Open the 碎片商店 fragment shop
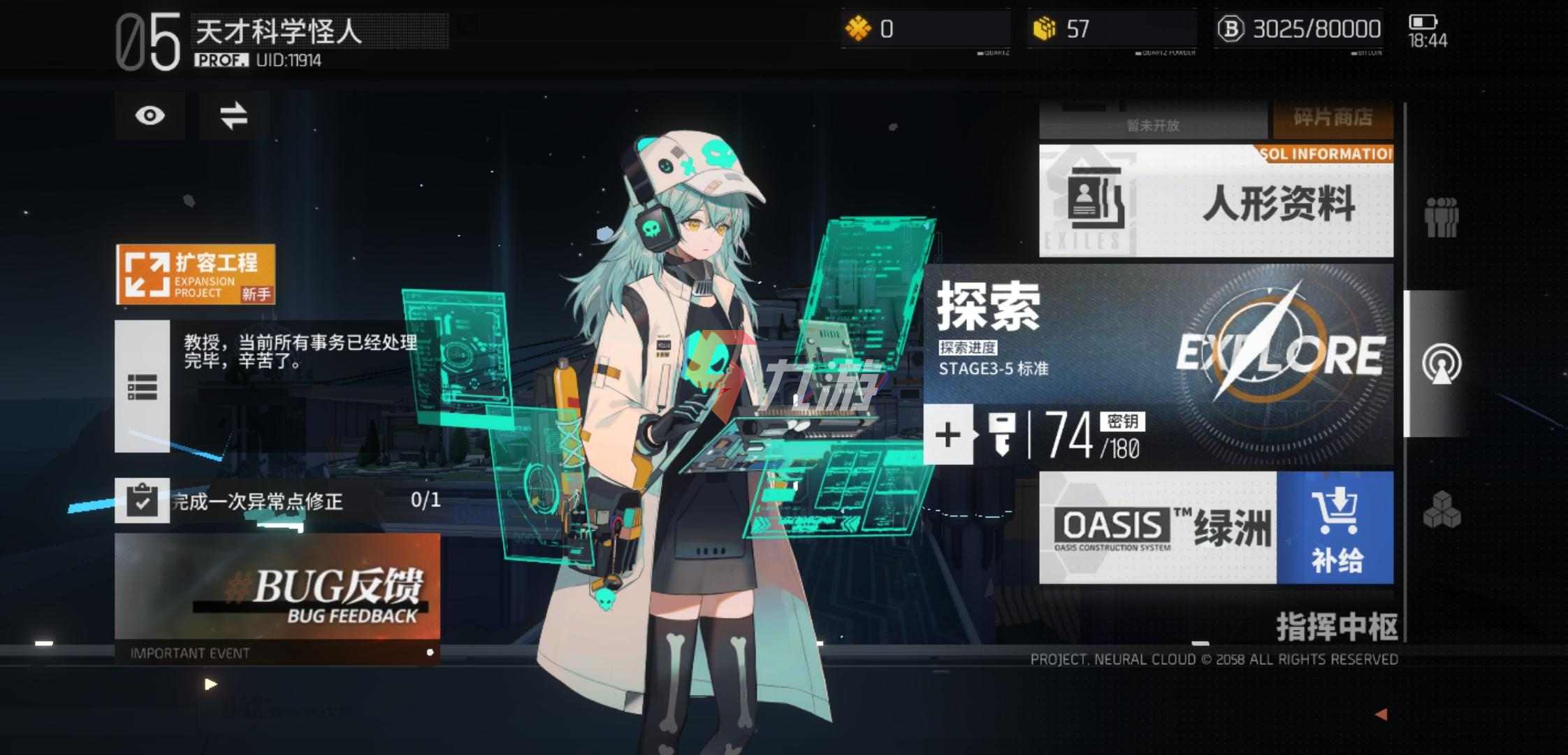 [1333, 118]
